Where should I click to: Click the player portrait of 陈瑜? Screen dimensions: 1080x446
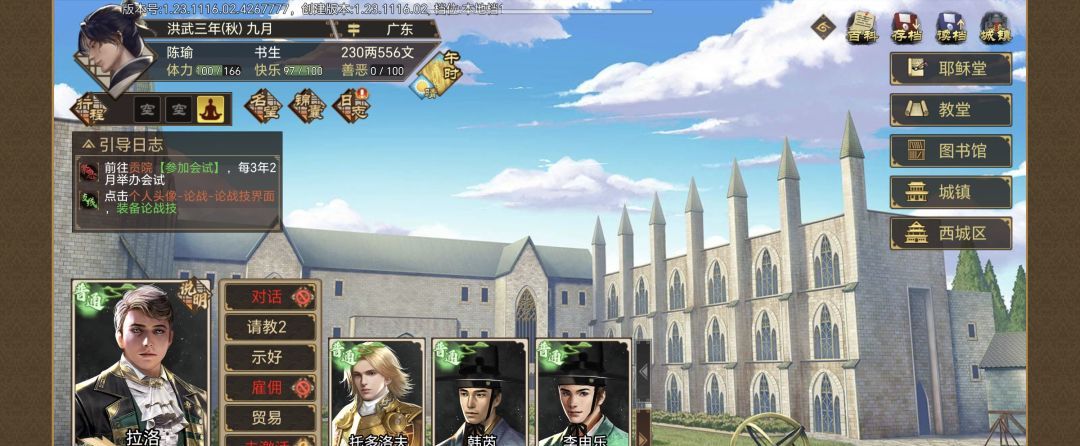(x=108, y=48)
